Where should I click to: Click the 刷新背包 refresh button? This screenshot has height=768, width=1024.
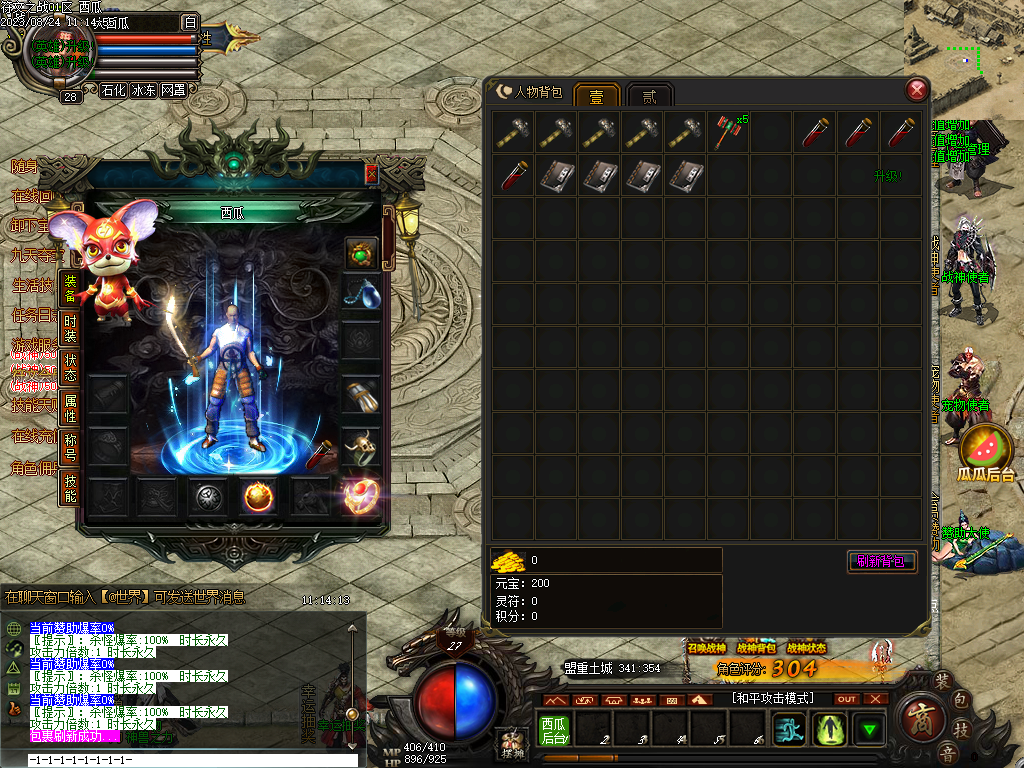[881, 561]
